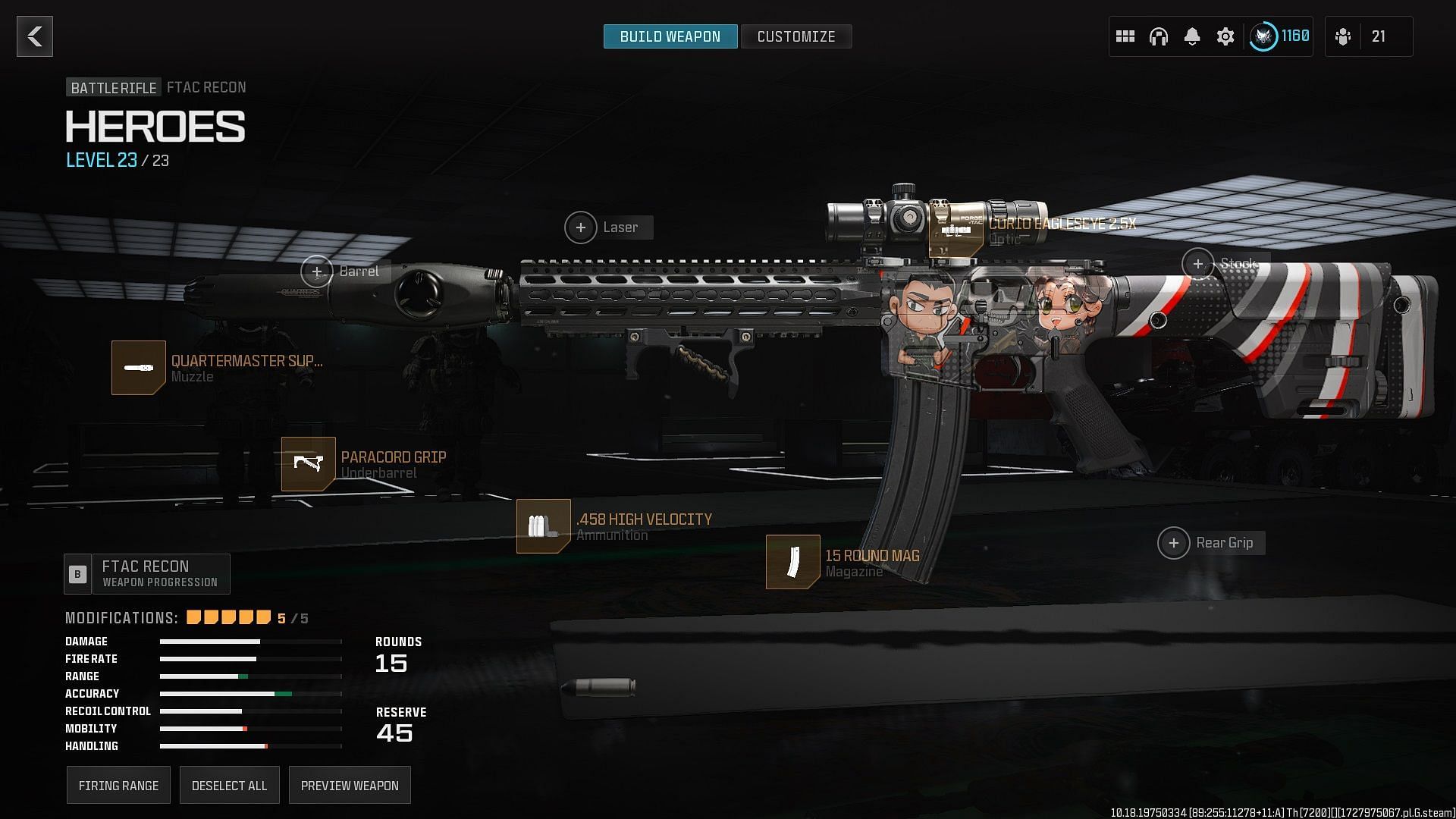Add a Barrel attachment

click(x=317, y=271)
